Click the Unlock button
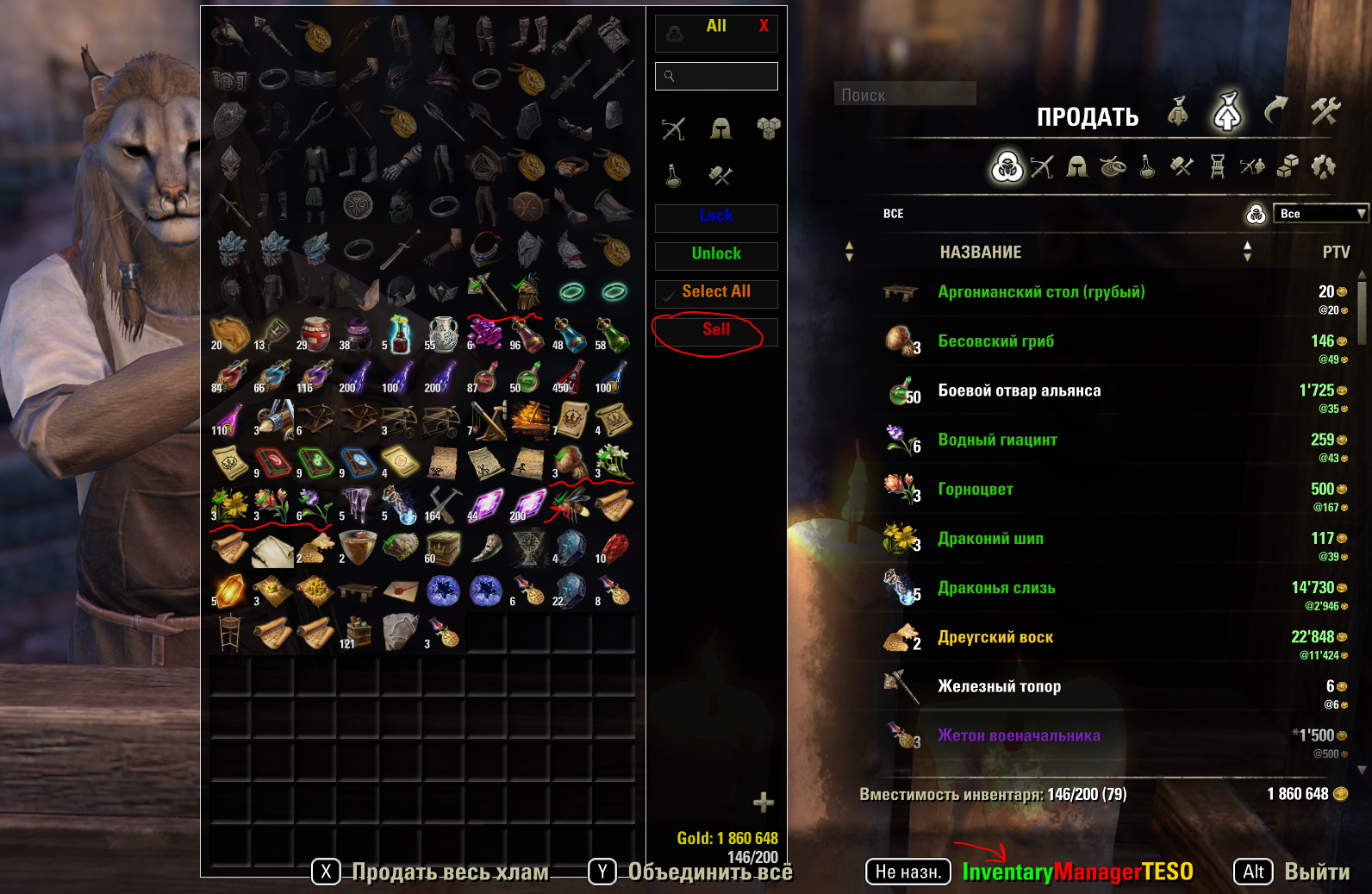Viewport: 1372px width, 894px height. point(716,255)
